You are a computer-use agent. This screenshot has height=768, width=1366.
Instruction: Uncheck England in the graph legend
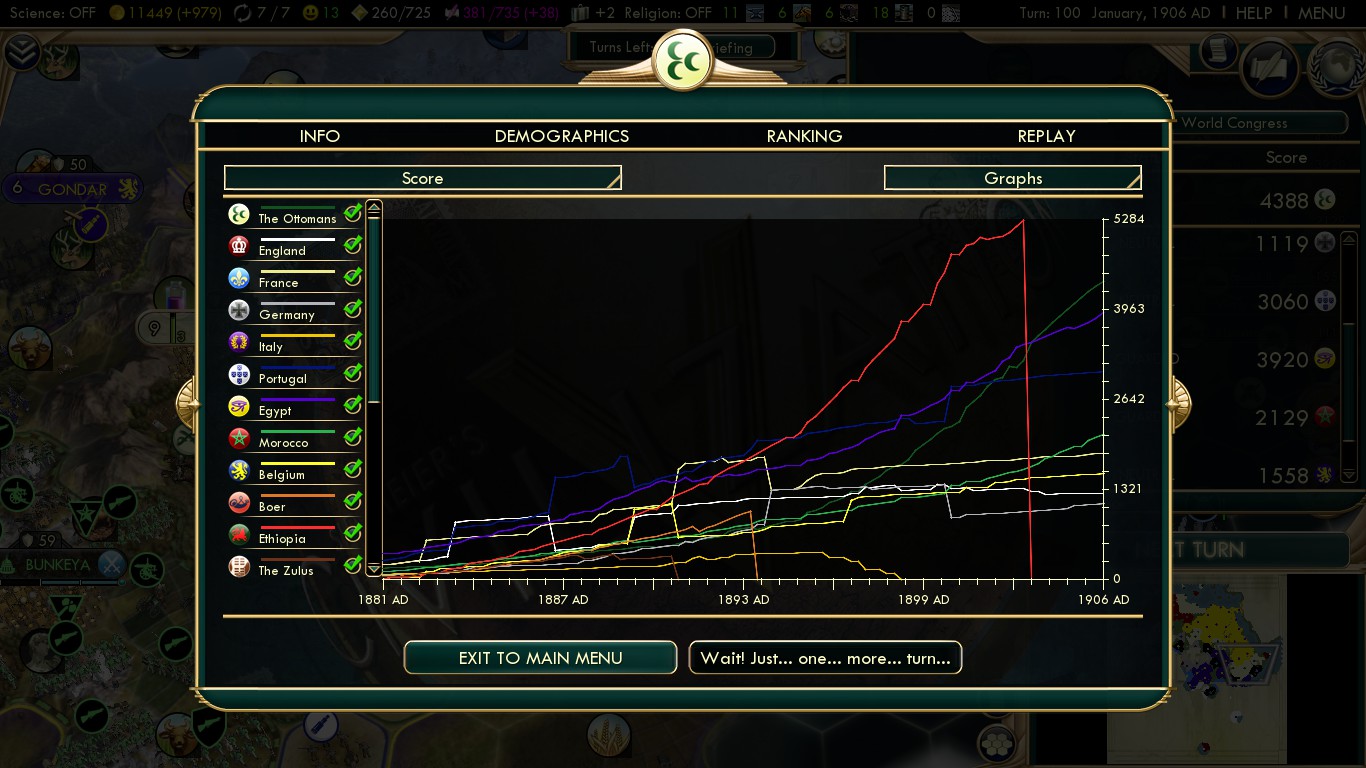point(352,245)
